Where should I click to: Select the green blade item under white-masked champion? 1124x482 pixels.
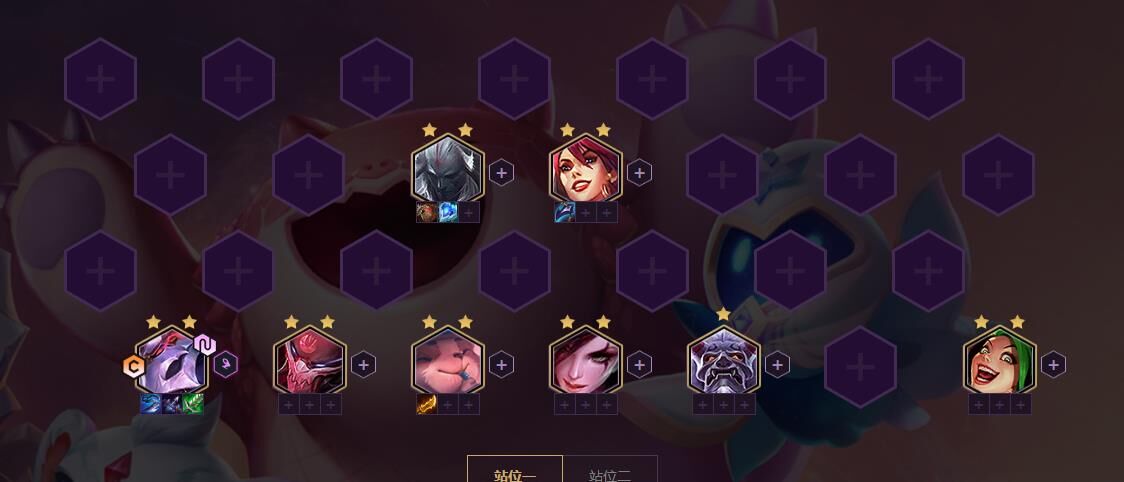[x=193, y=404]
